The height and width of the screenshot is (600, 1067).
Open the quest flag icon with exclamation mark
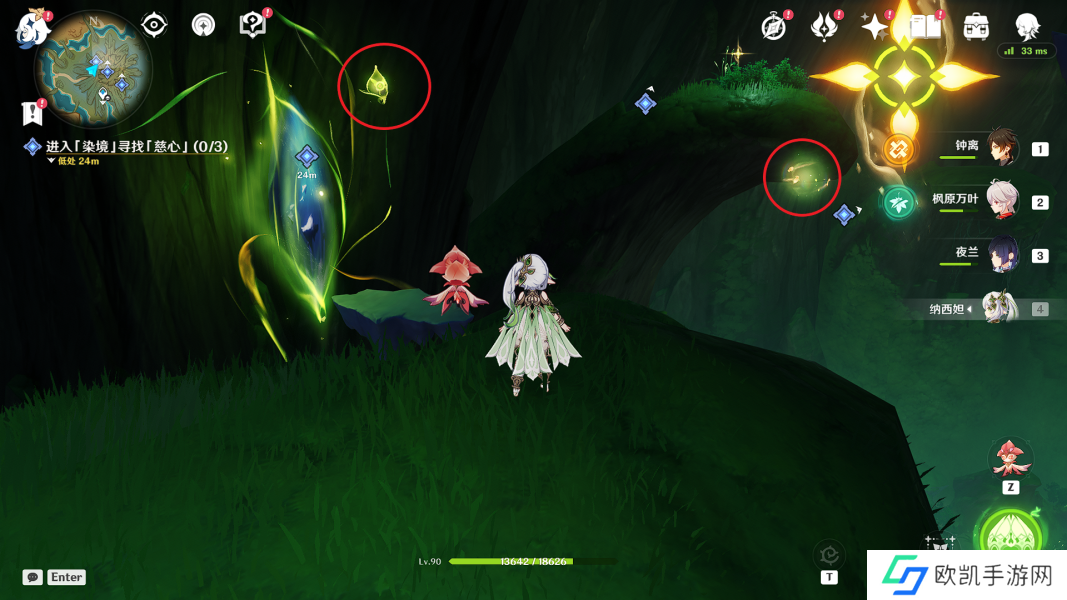[x=33, y=113]
